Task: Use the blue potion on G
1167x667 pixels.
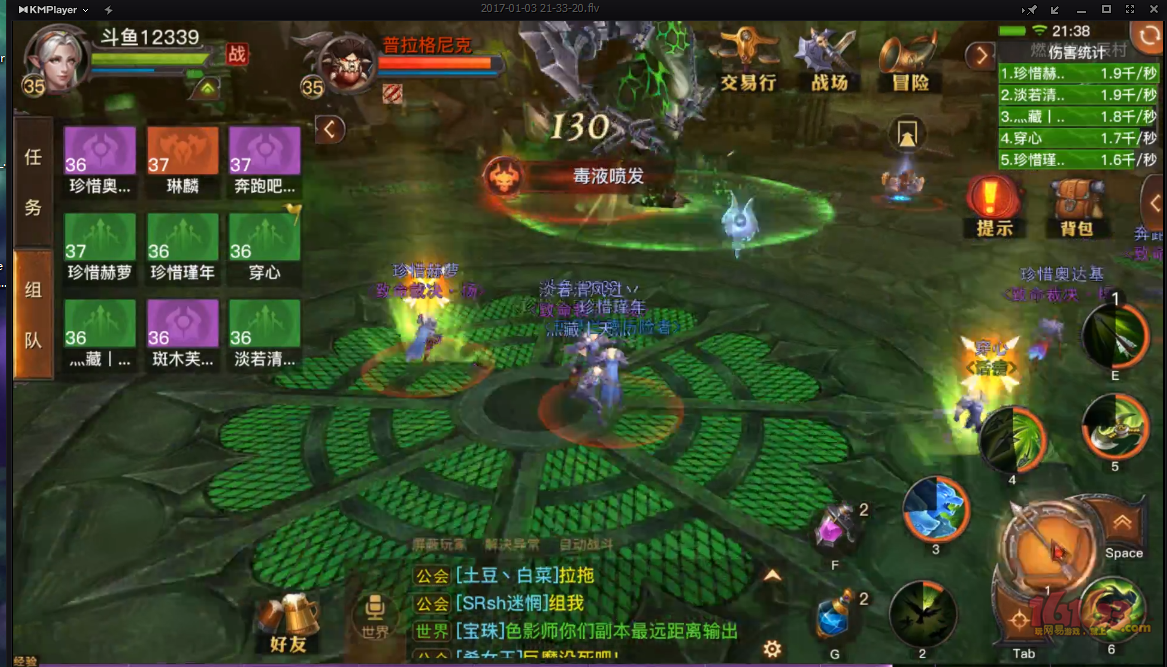Action: [x=835, y=617]
